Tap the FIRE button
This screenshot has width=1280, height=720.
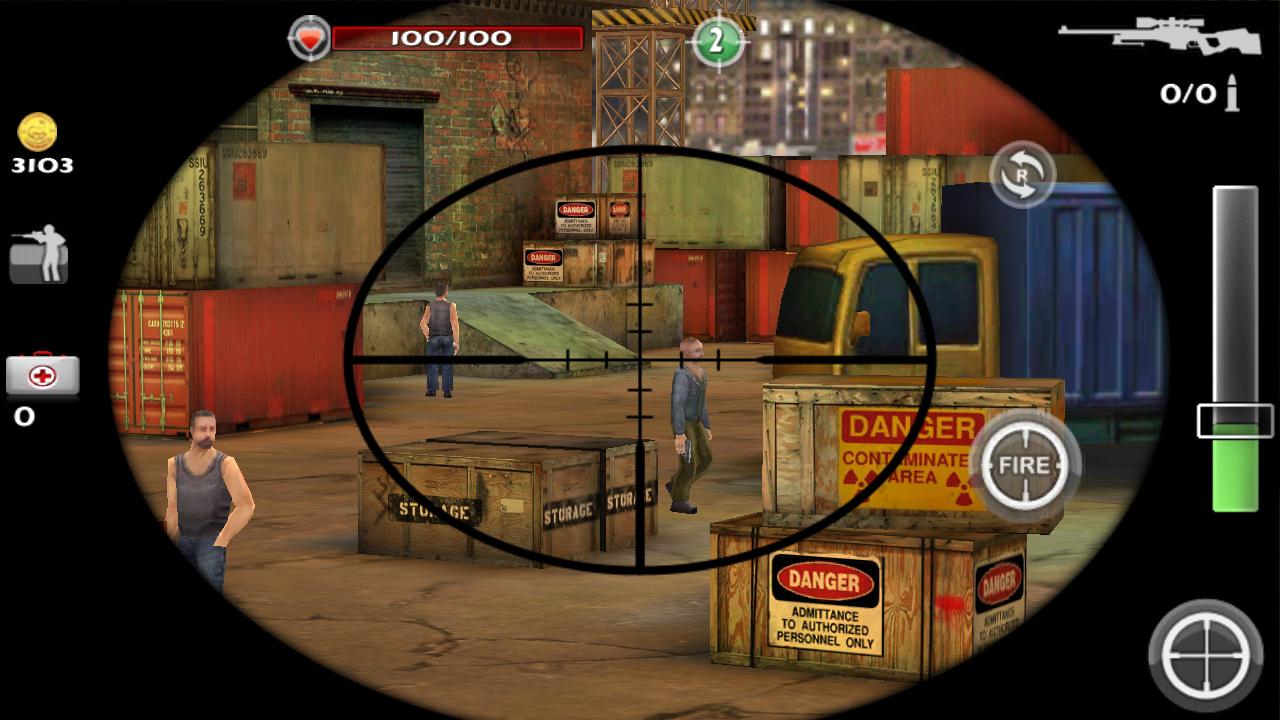(1024, 465)
